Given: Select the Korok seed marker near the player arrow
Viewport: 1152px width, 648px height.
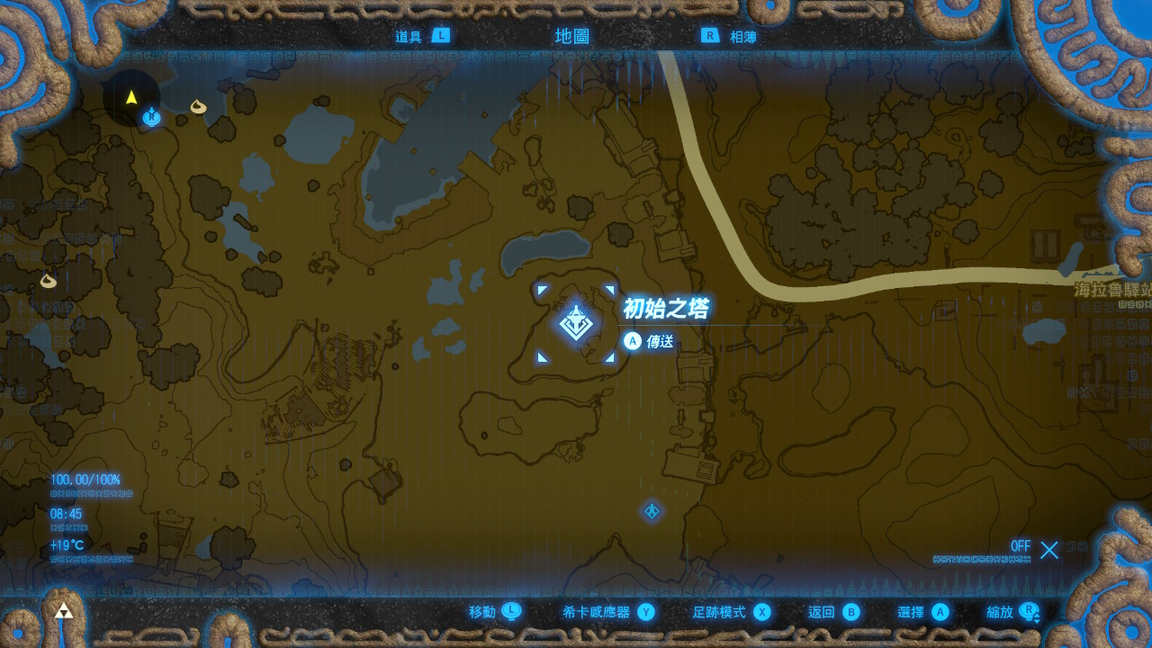Looking at the screenshot, I should click(198, 105).
